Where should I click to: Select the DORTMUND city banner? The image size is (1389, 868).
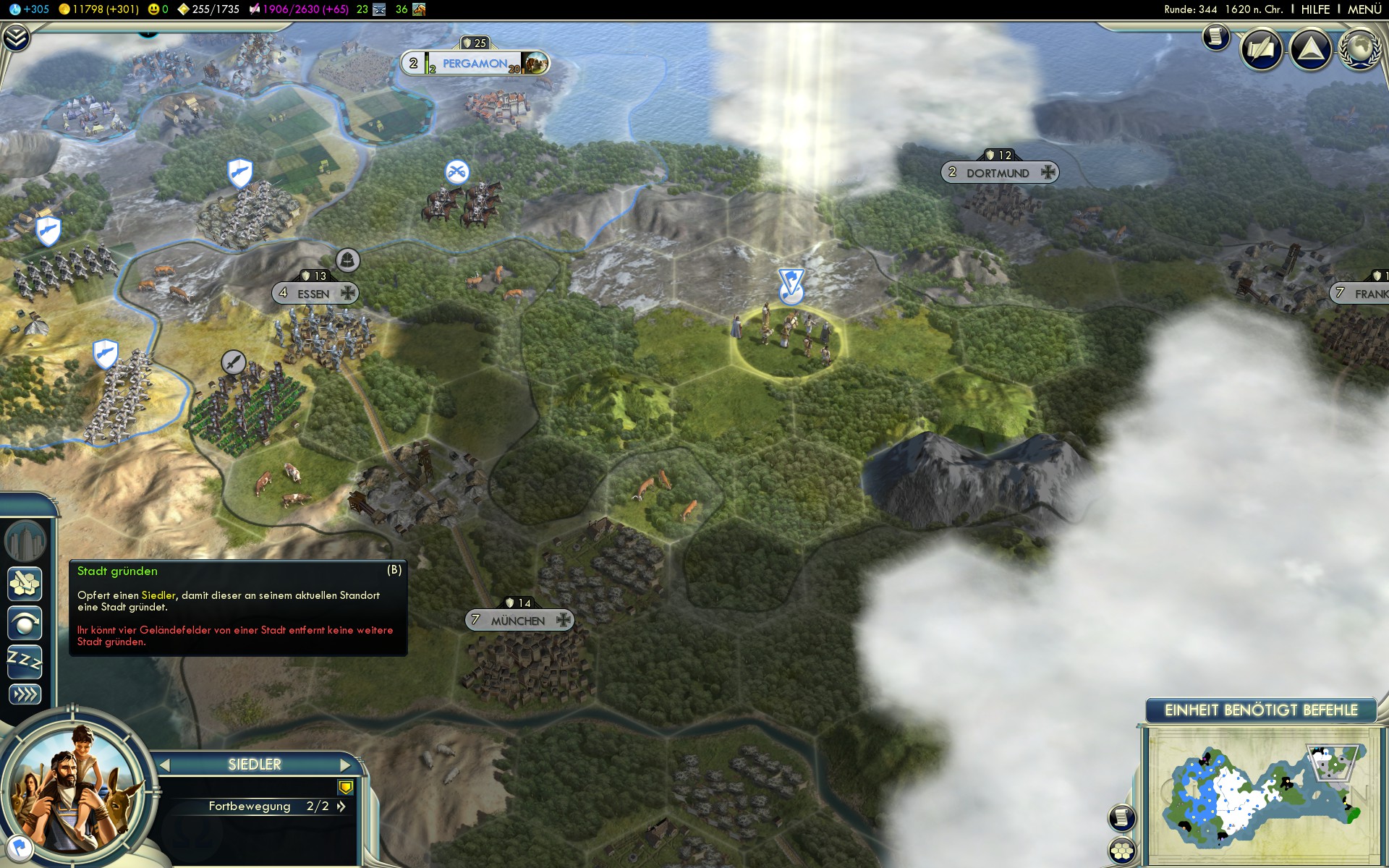[x=998, y=173]
